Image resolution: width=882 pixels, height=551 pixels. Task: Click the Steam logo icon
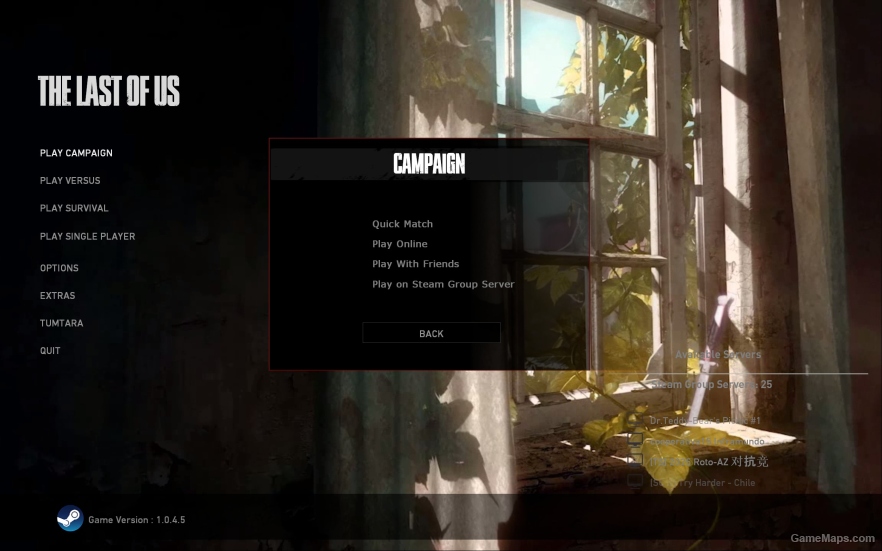69,519
